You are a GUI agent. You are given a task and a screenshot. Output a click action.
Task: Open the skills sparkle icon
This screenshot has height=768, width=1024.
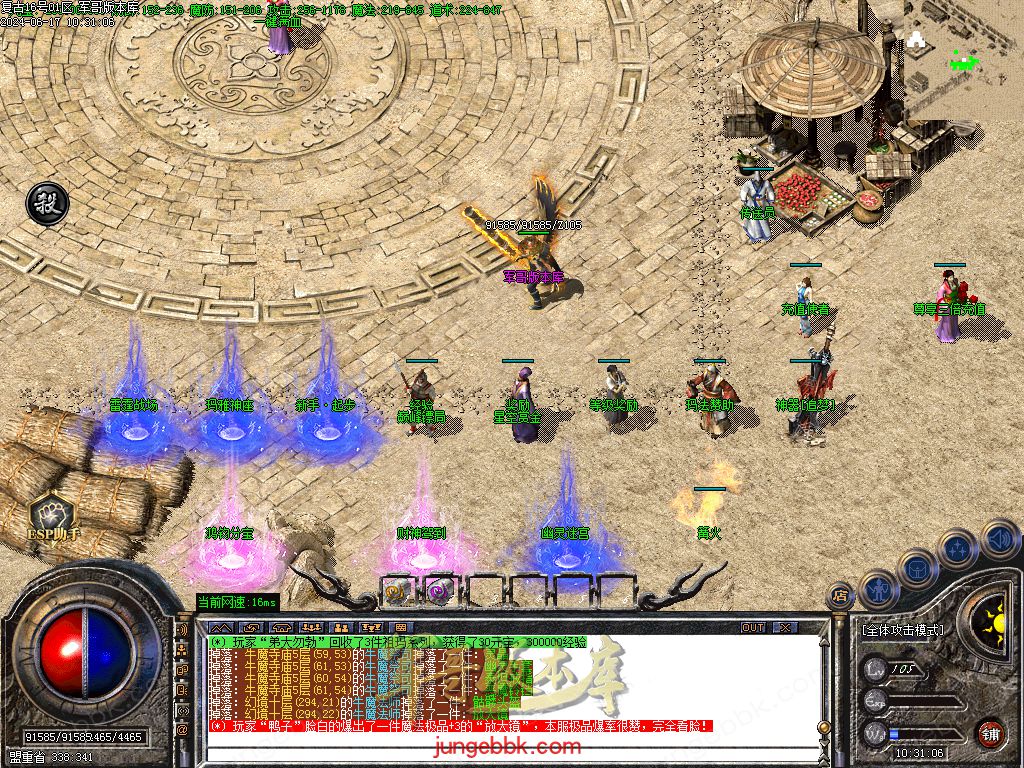click(x=958, y=547)
